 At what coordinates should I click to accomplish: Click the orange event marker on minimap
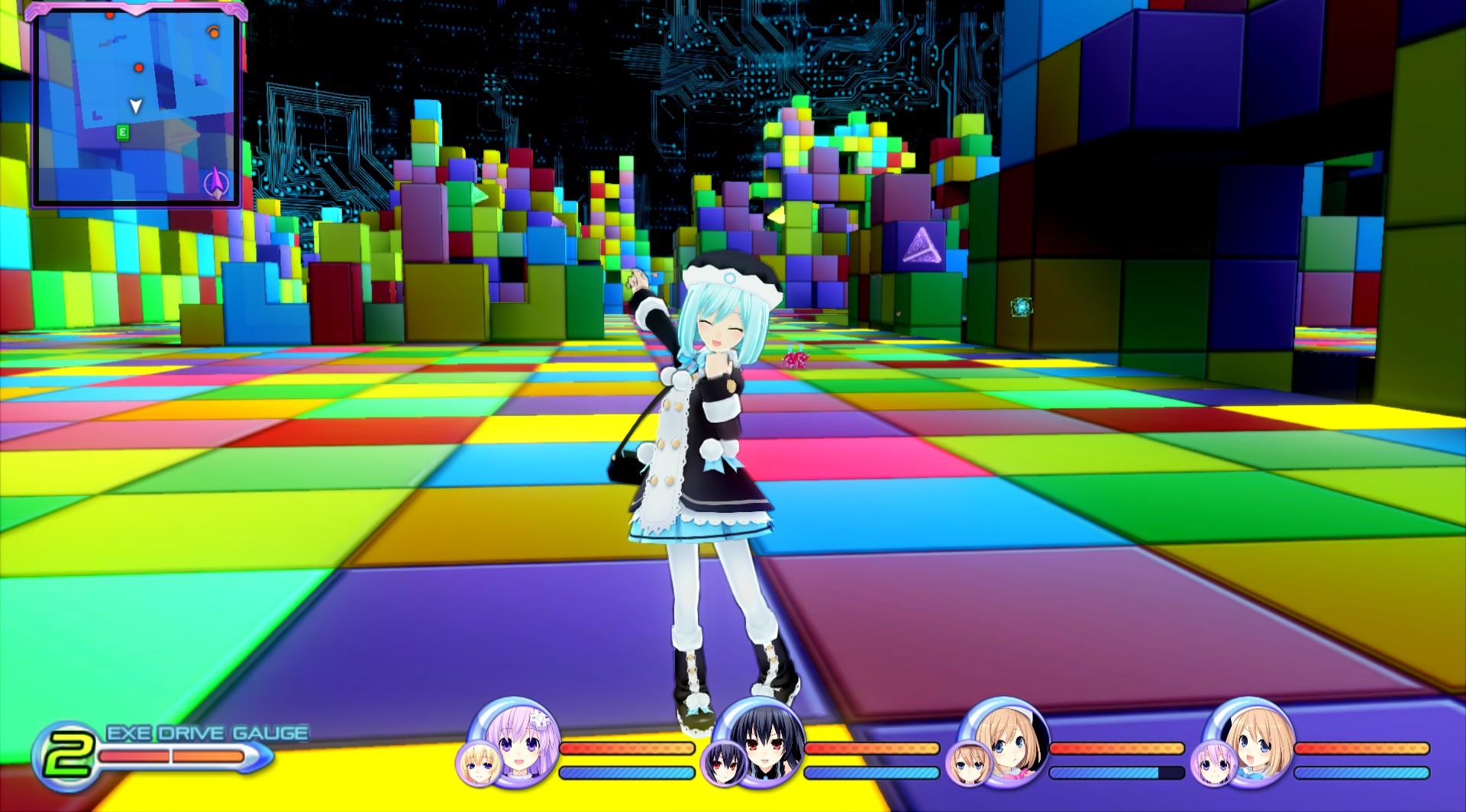click(214, 32)
